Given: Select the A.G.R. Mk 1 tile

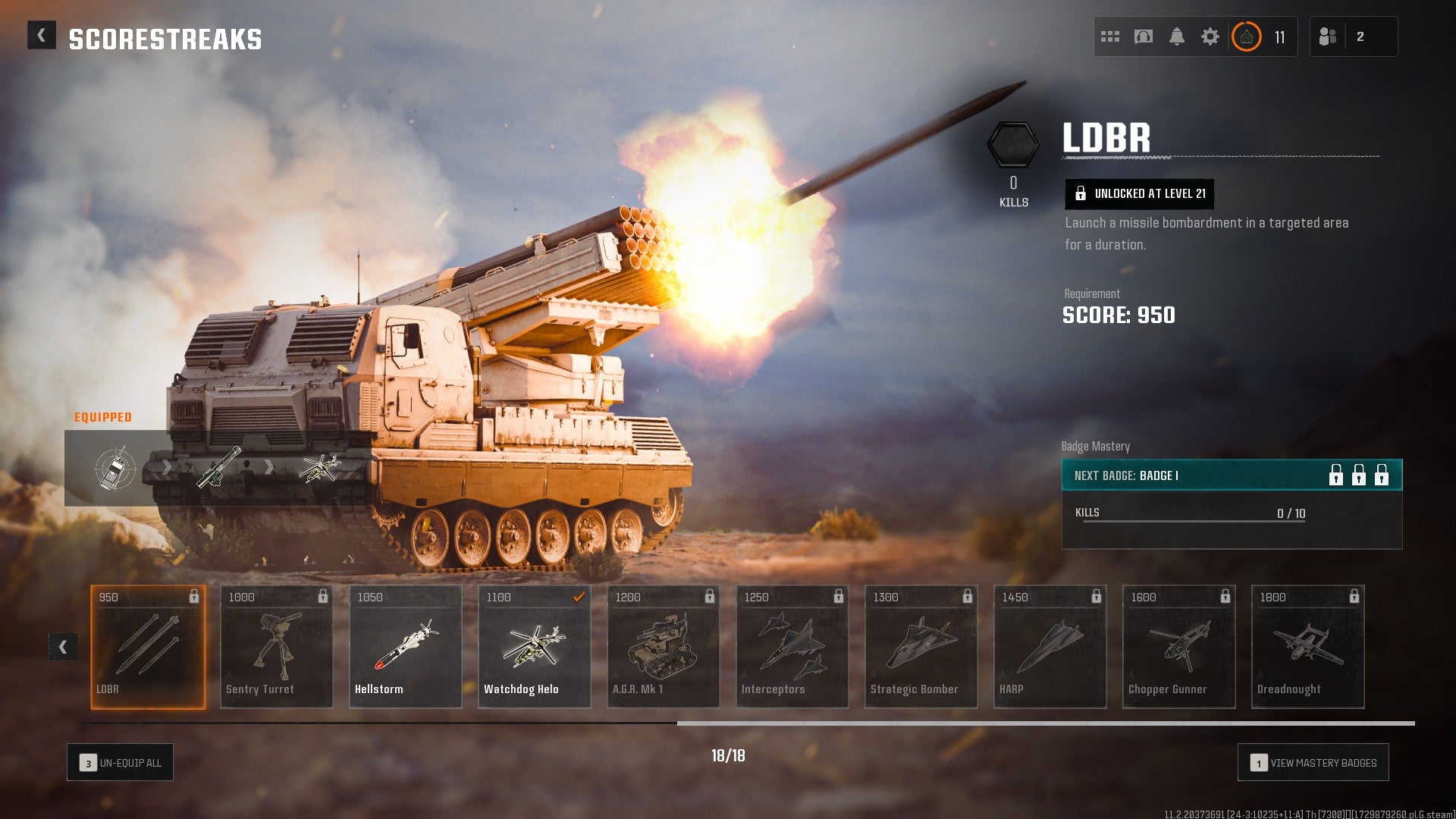Looking at the screenshot, I should 663,647.
